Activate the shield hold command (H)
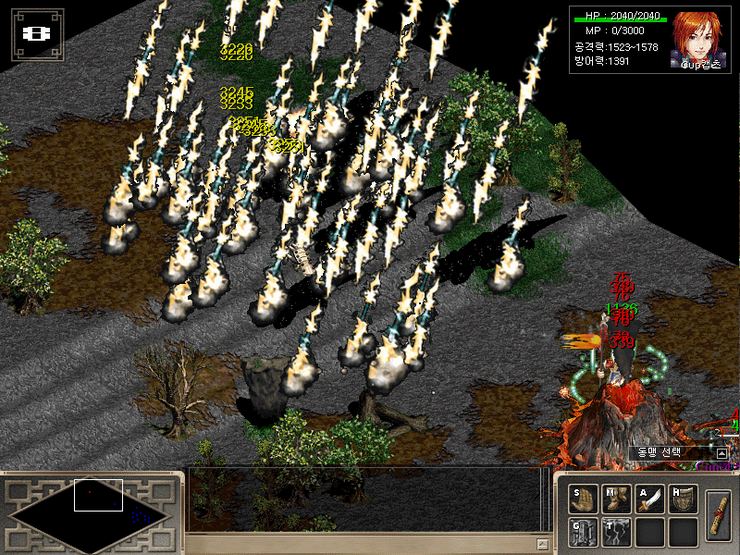Screen dimensions: 740x555 click(x=684, y=500)
